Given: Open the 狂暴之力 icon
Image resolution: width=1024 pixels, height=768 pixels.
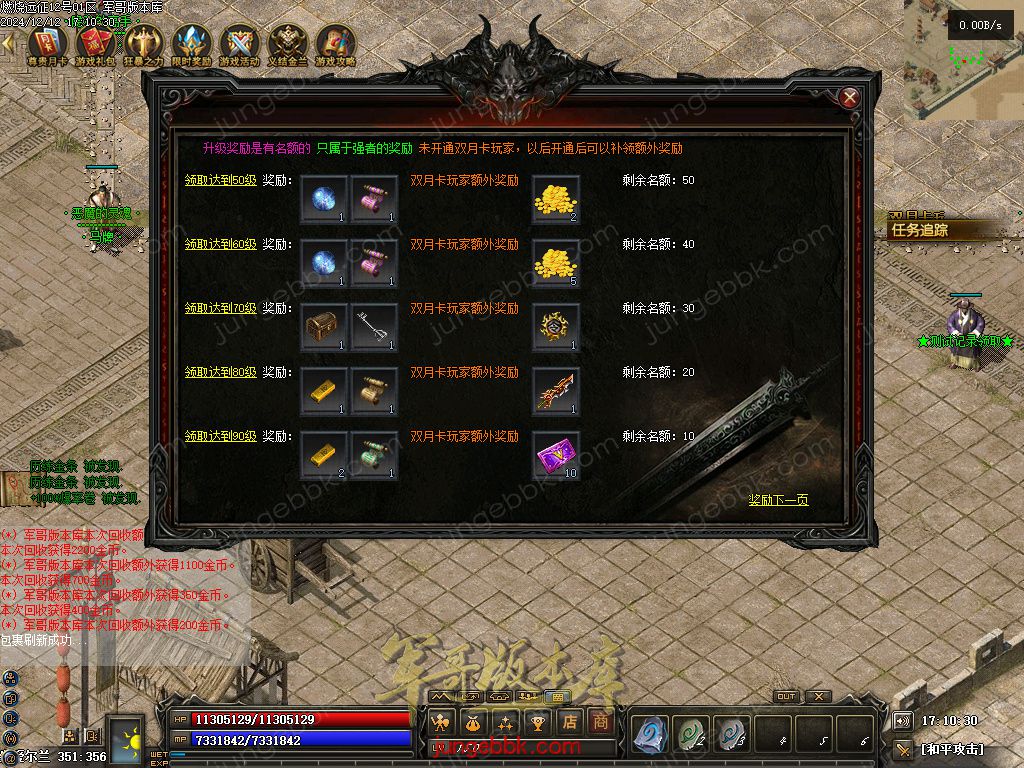Looking at the screenshot, I should pyautogui.click(x=143, y=45).
